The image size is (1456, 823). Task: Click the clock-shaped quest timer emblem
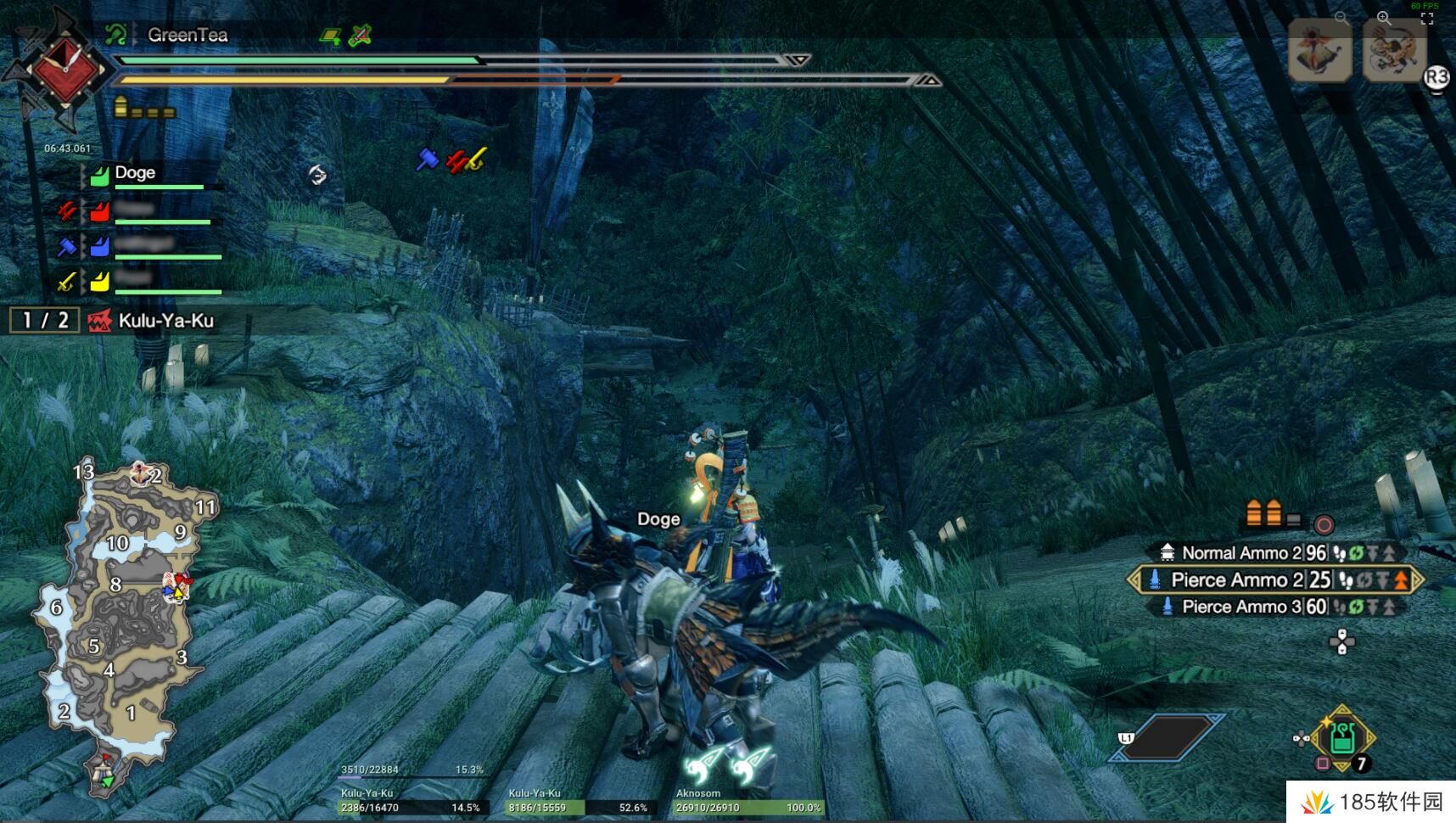64,66
